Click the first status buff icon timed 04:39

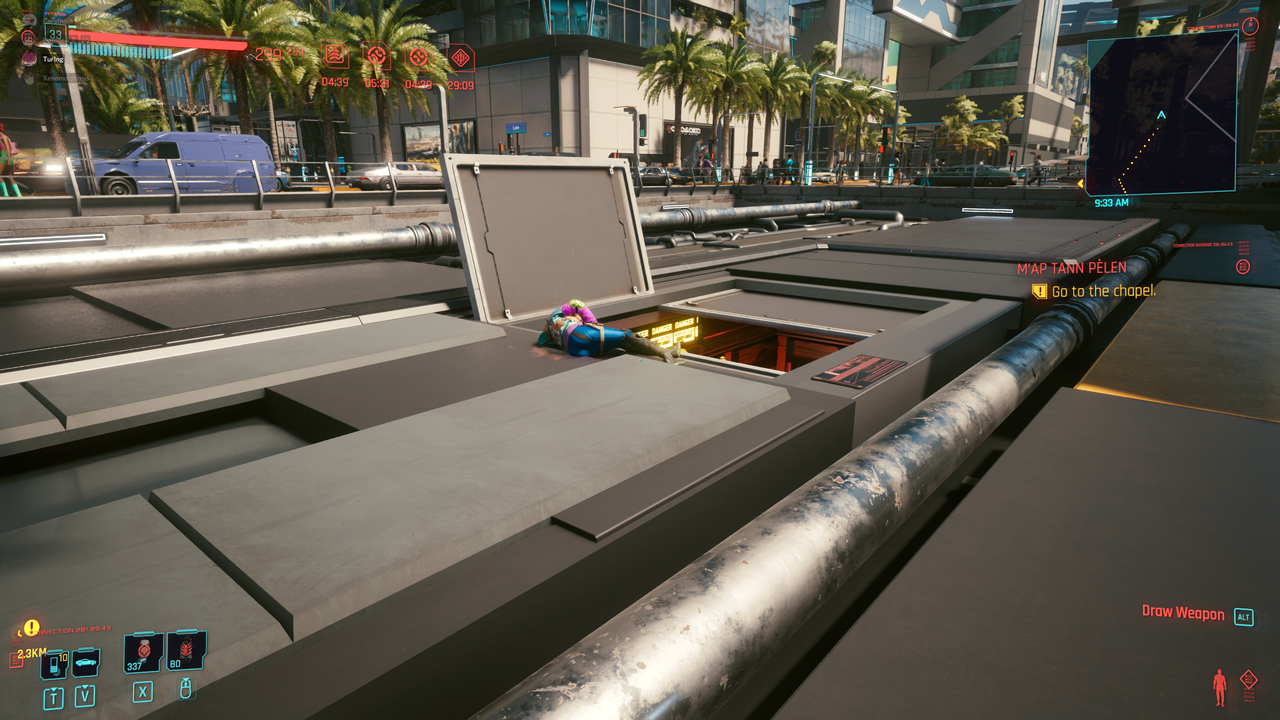[x=334, y=56]
